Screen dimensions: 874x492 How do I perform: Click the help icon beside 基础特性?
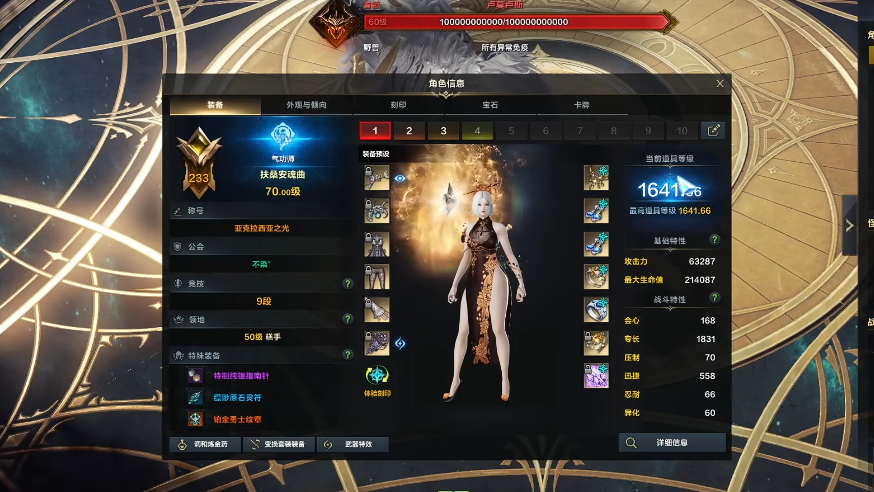715,240
